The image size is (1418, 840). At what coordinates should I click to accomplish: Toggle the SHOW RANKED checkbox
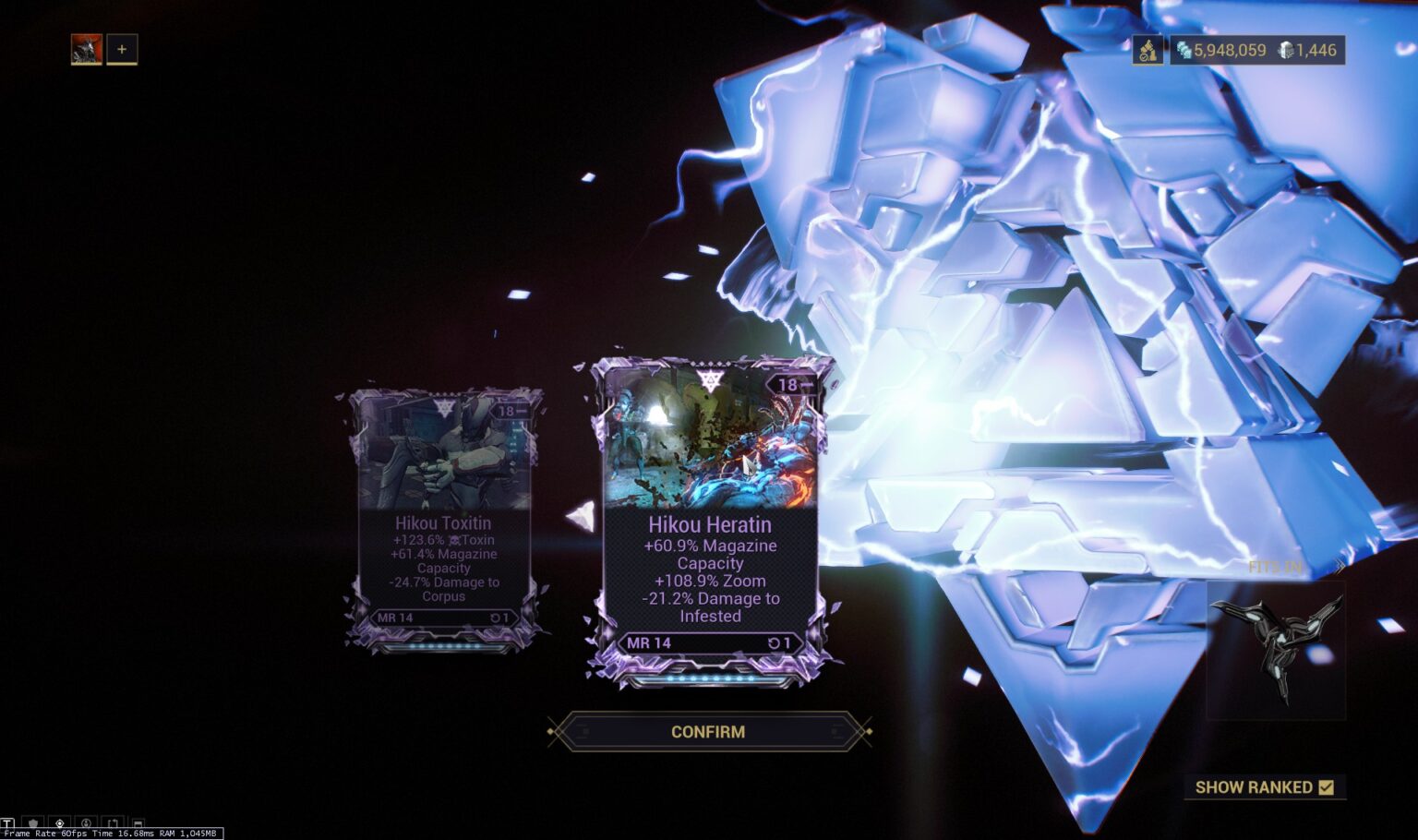tap(1326, 787)
